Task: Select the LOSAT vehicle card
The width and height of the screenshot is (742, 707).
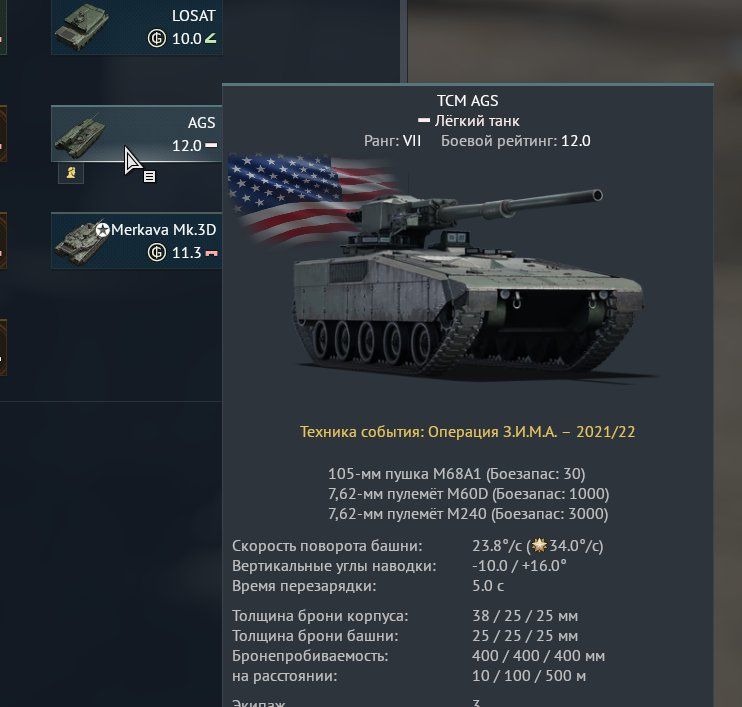Action: coord(135,27)
